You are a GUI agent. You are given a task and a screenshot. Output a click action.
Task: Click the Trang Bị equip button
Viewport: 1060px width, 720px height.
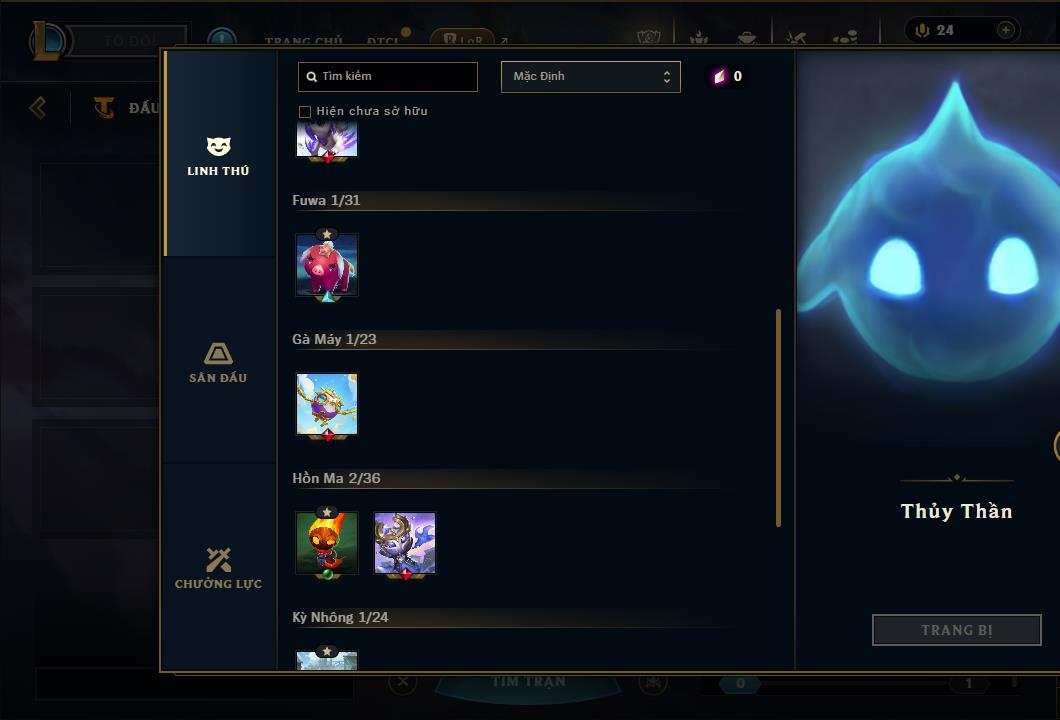957,630
